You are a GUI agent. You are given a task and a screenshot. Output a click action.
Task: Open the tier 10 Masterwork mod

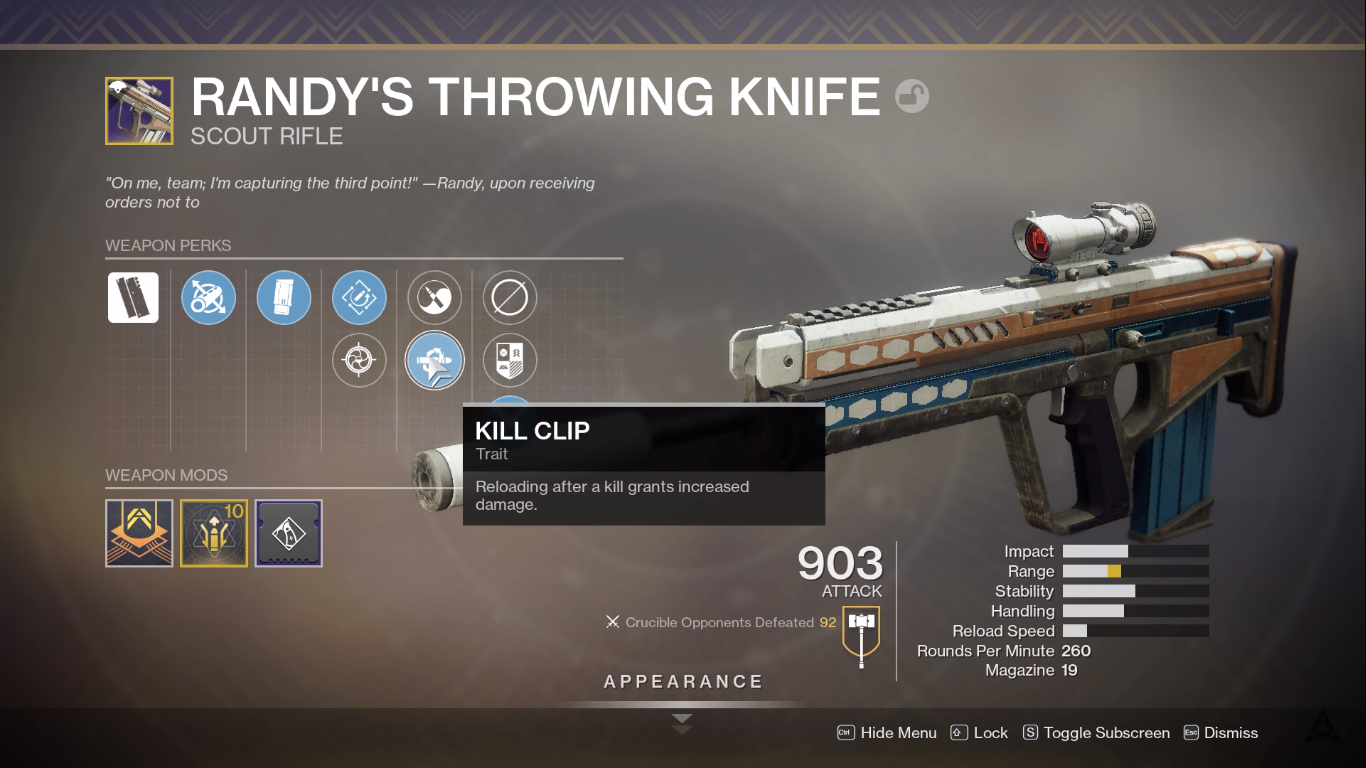click(x=213, y=533)
